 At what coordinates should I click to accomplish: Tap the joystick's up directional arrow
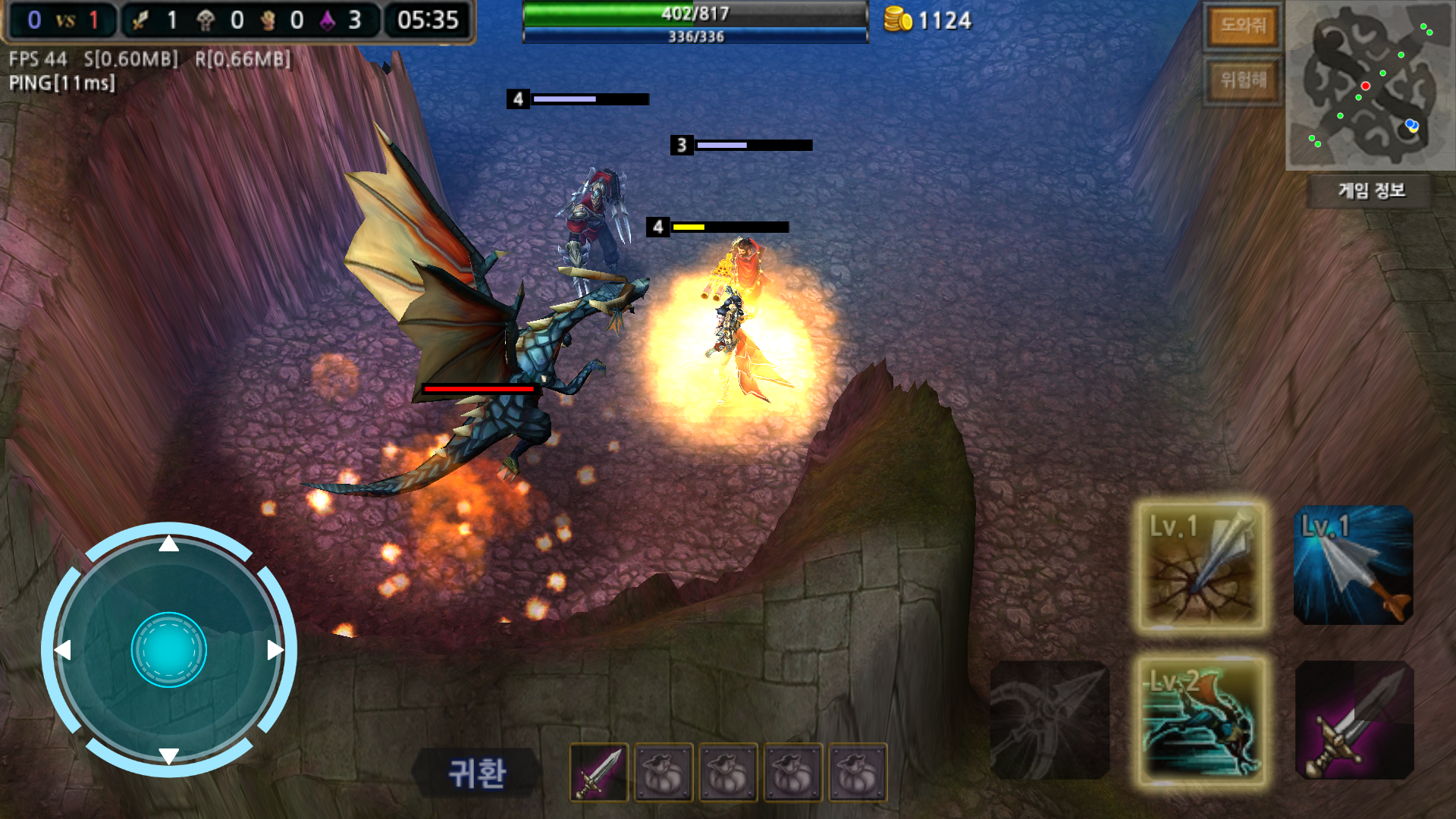(x=168, y=543)
